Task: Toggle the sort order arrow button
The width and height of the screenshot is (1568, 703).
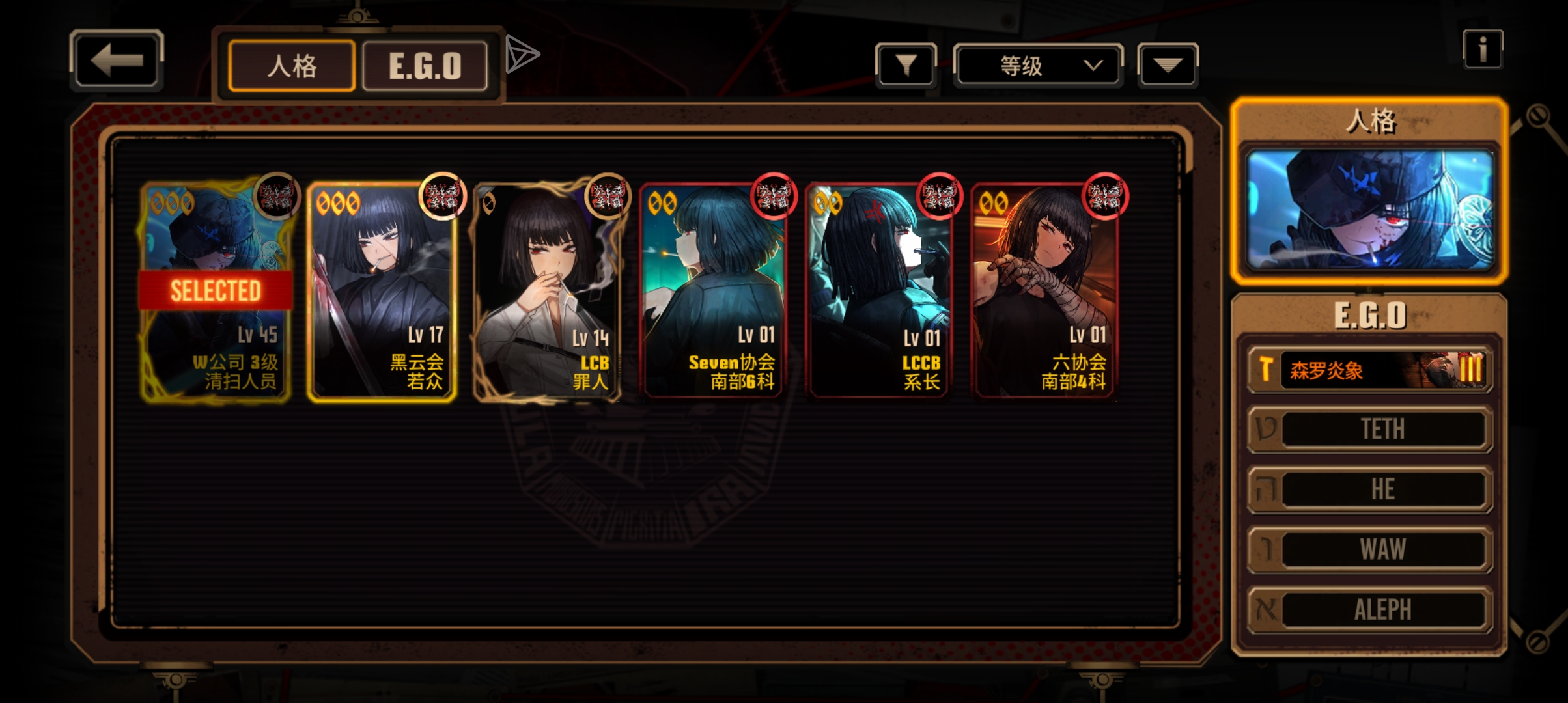Action: [1168, 65]
